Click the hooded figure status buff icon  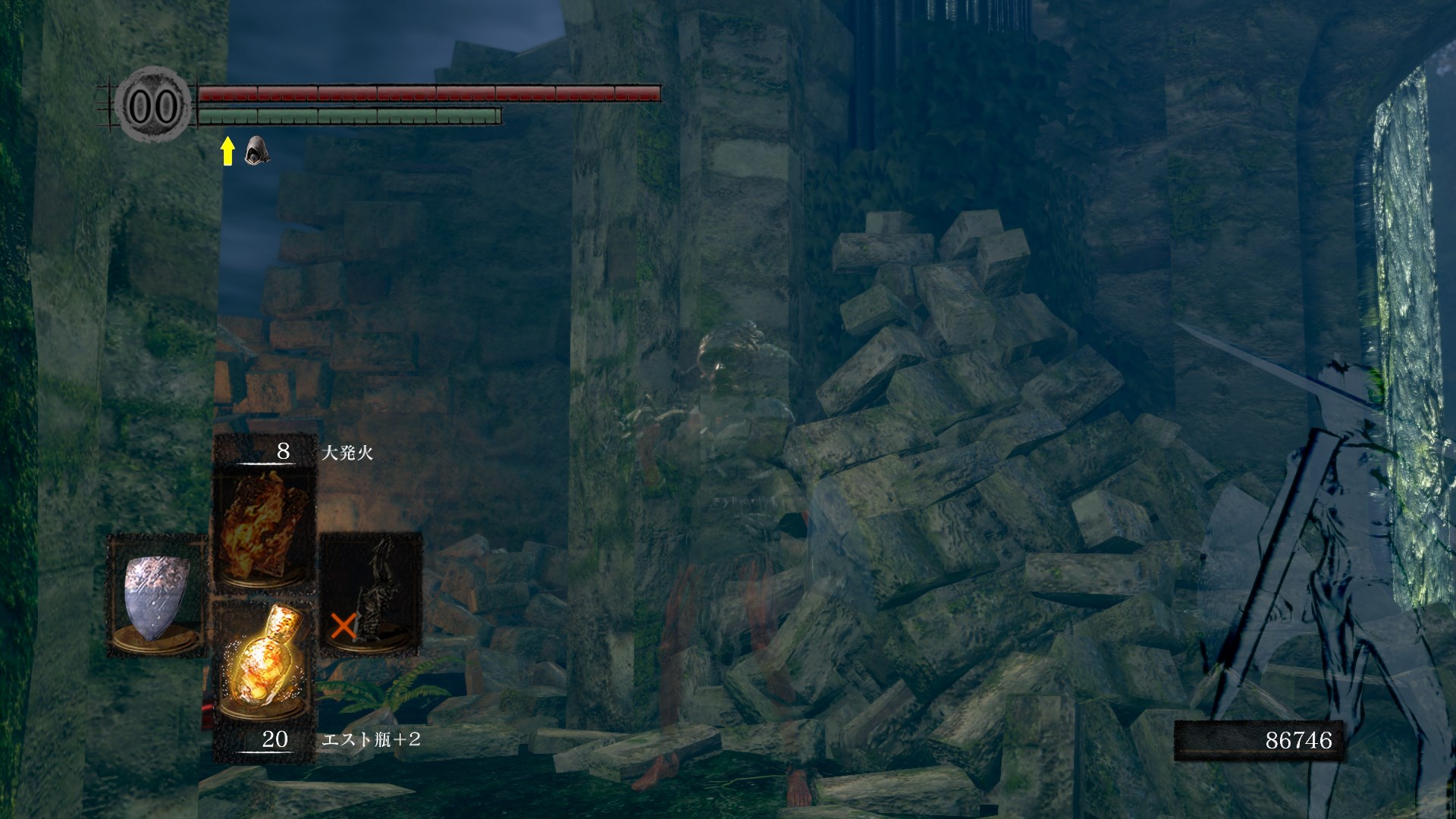[x=257, y=151]
